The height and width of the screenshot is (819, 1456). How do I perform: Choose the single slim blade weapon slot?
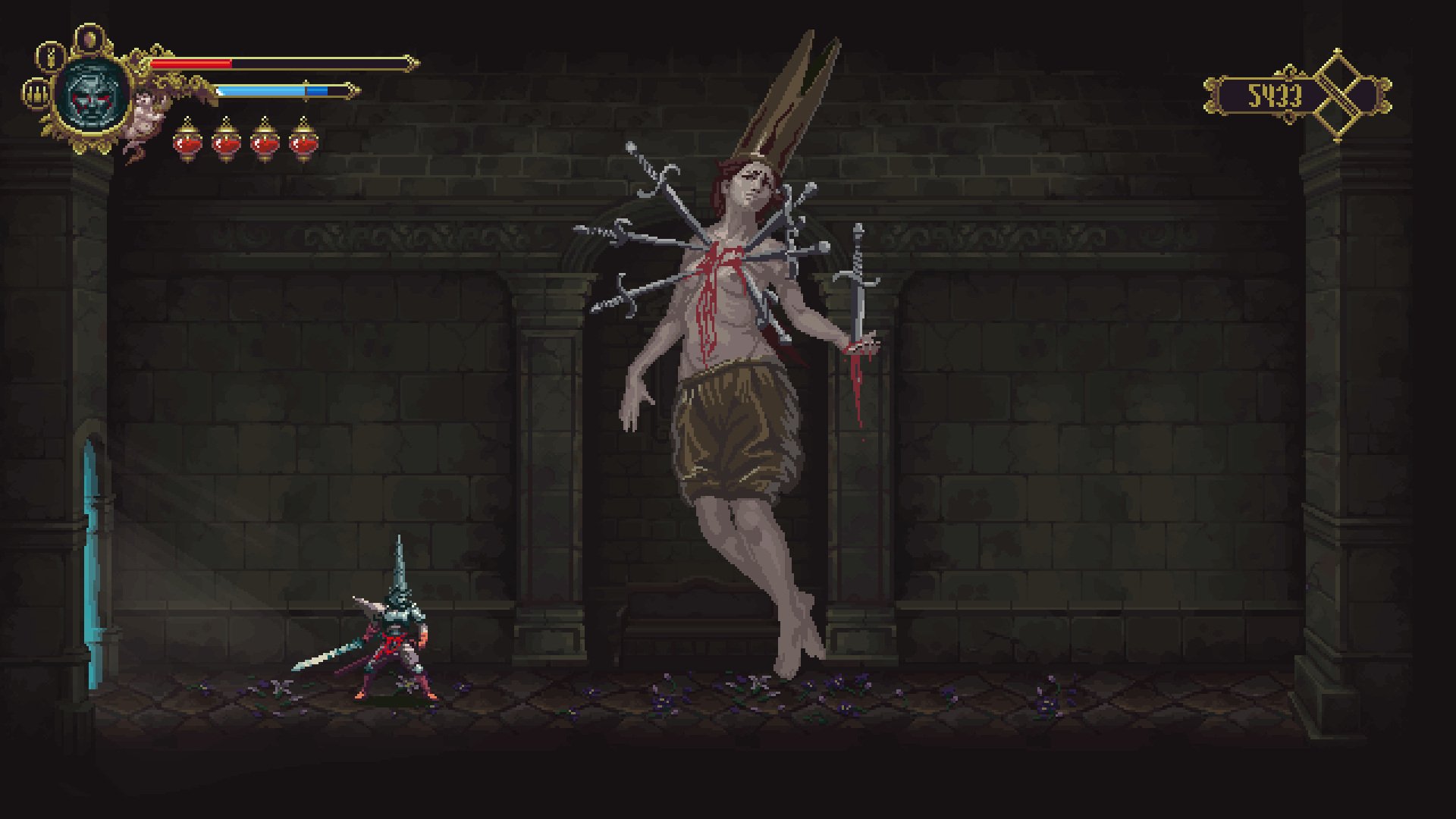pos(52,55)
